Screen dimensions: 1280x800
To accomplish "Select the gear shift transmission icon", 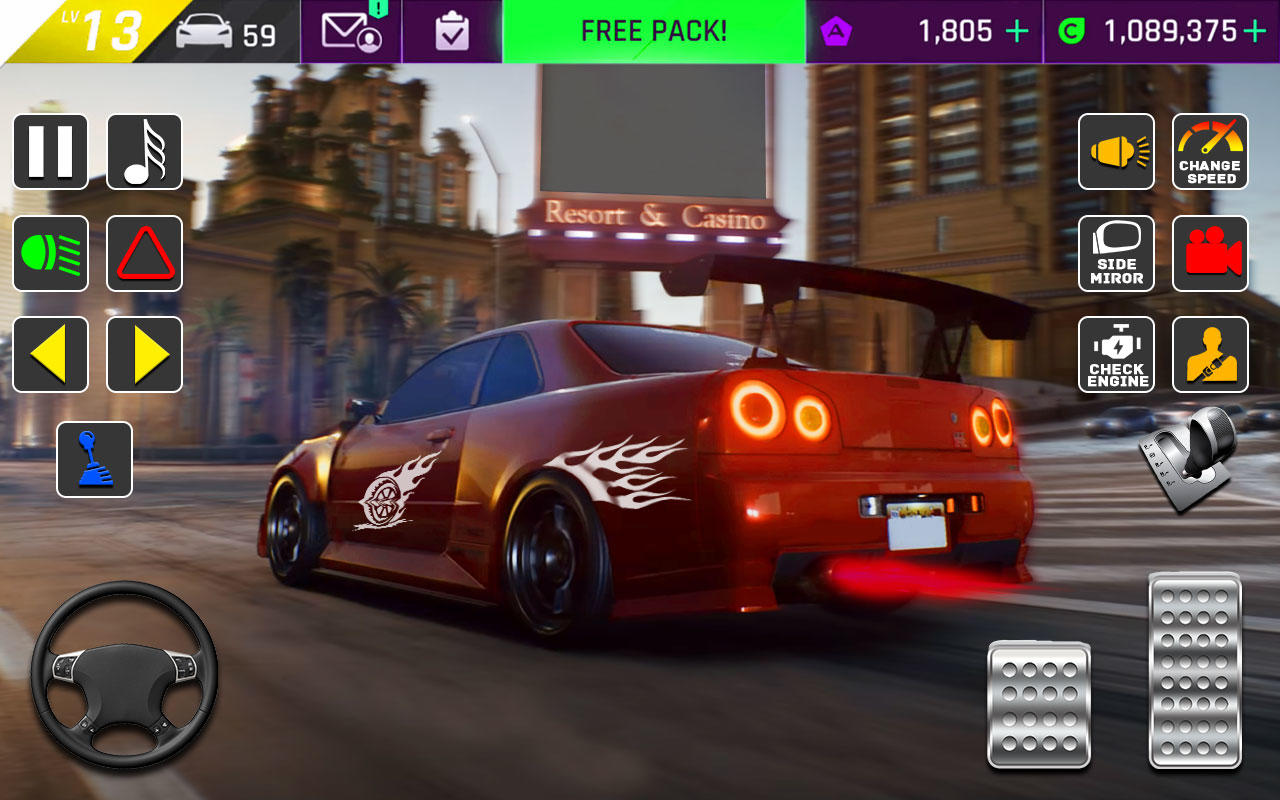I will tap(93, 460).
